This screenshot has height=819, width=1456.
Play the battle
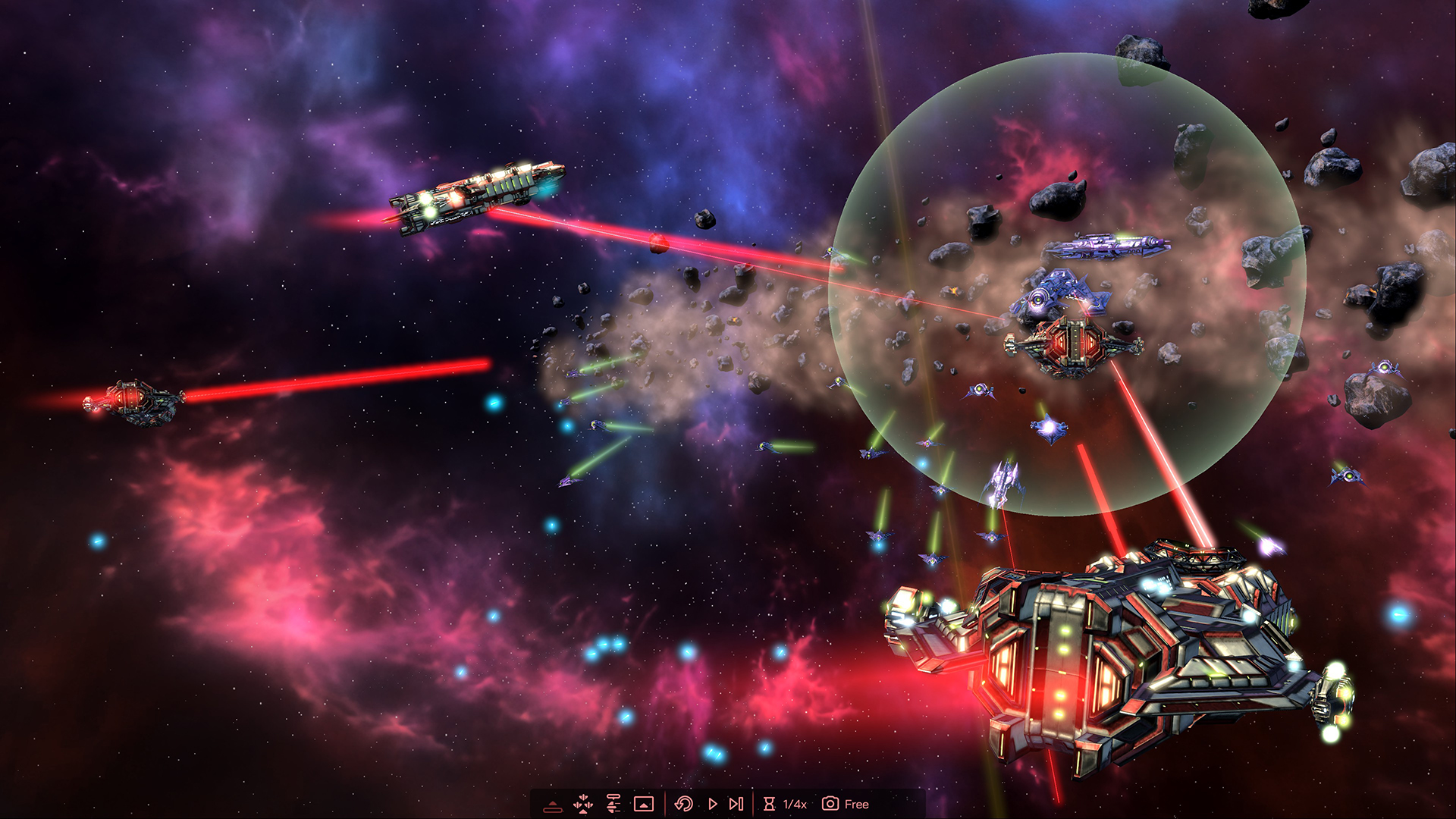click(712, 804)
